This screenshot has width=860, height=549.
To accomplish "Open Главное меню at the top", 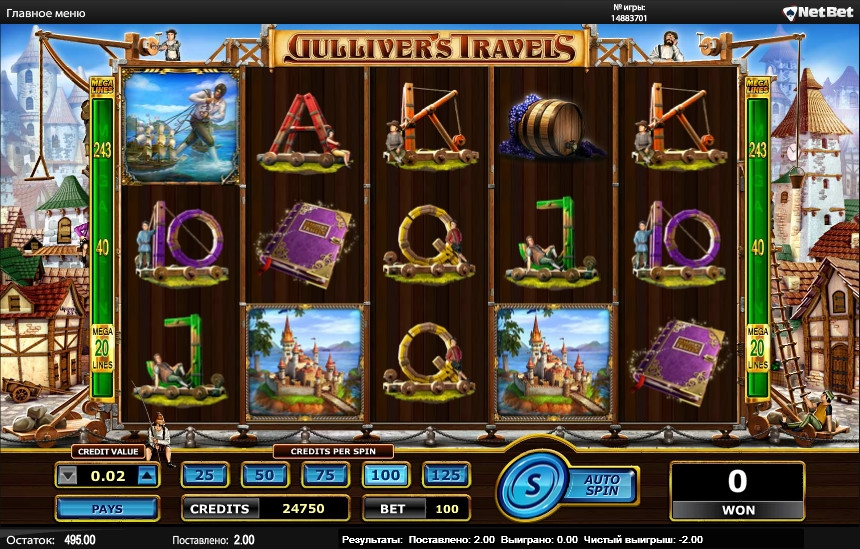I will point(46,13).
